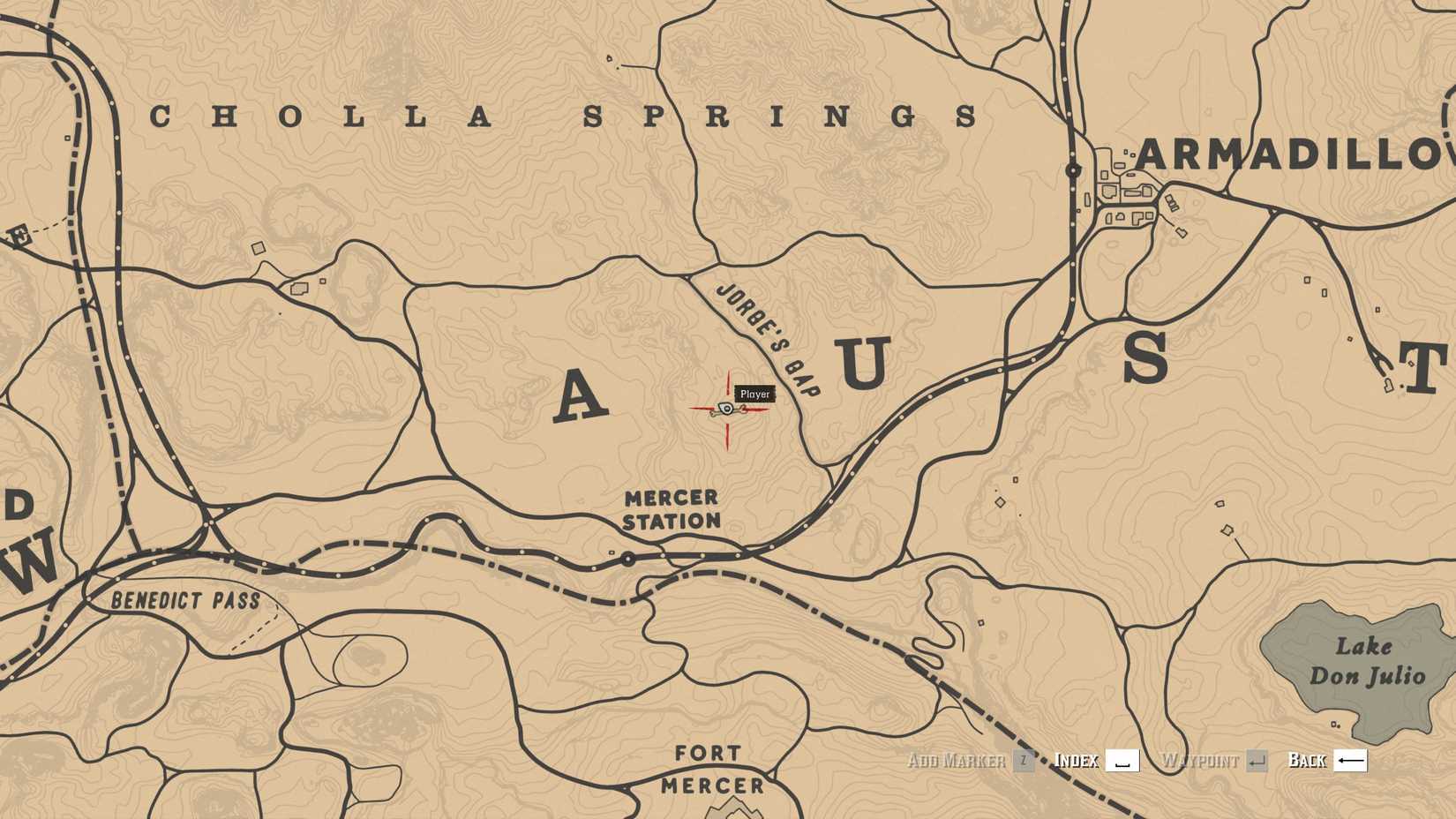Select the Add Marker option
This screenshot has height=819, width=1456.
(957, 760)
